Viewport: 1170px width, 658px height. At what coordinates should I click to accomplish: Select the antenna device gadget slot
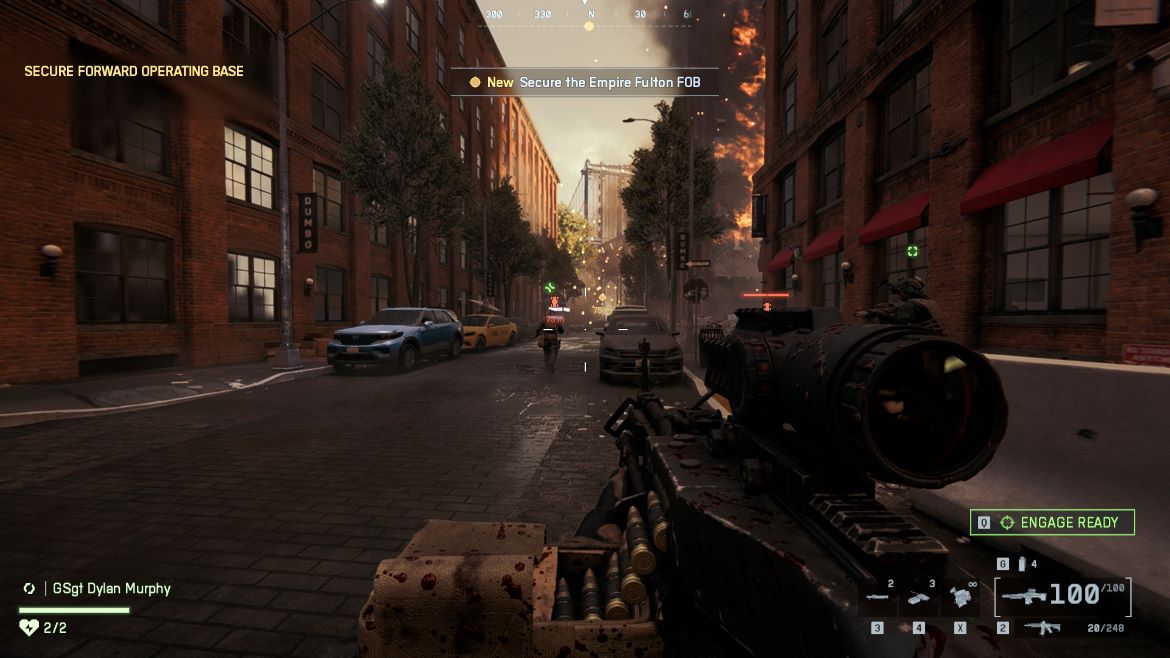point(919,598)
